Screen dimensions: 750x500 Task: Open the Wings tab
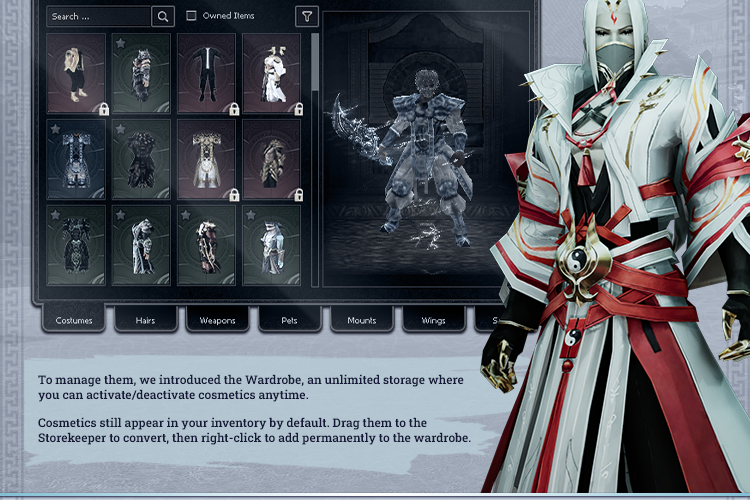[x=434, y=320]
